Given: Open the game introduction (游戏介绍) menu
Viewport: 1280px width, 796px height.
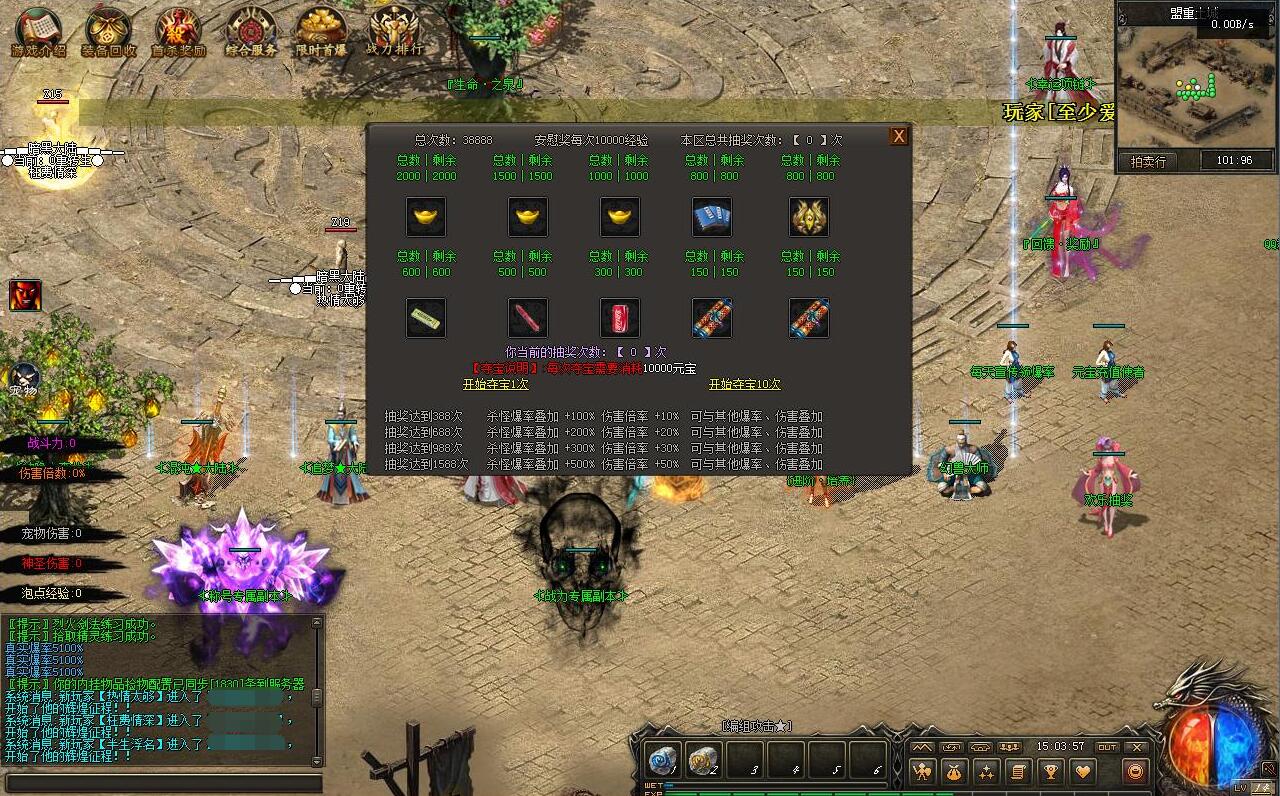Looking at the screenshot, I should click(38, 31).
